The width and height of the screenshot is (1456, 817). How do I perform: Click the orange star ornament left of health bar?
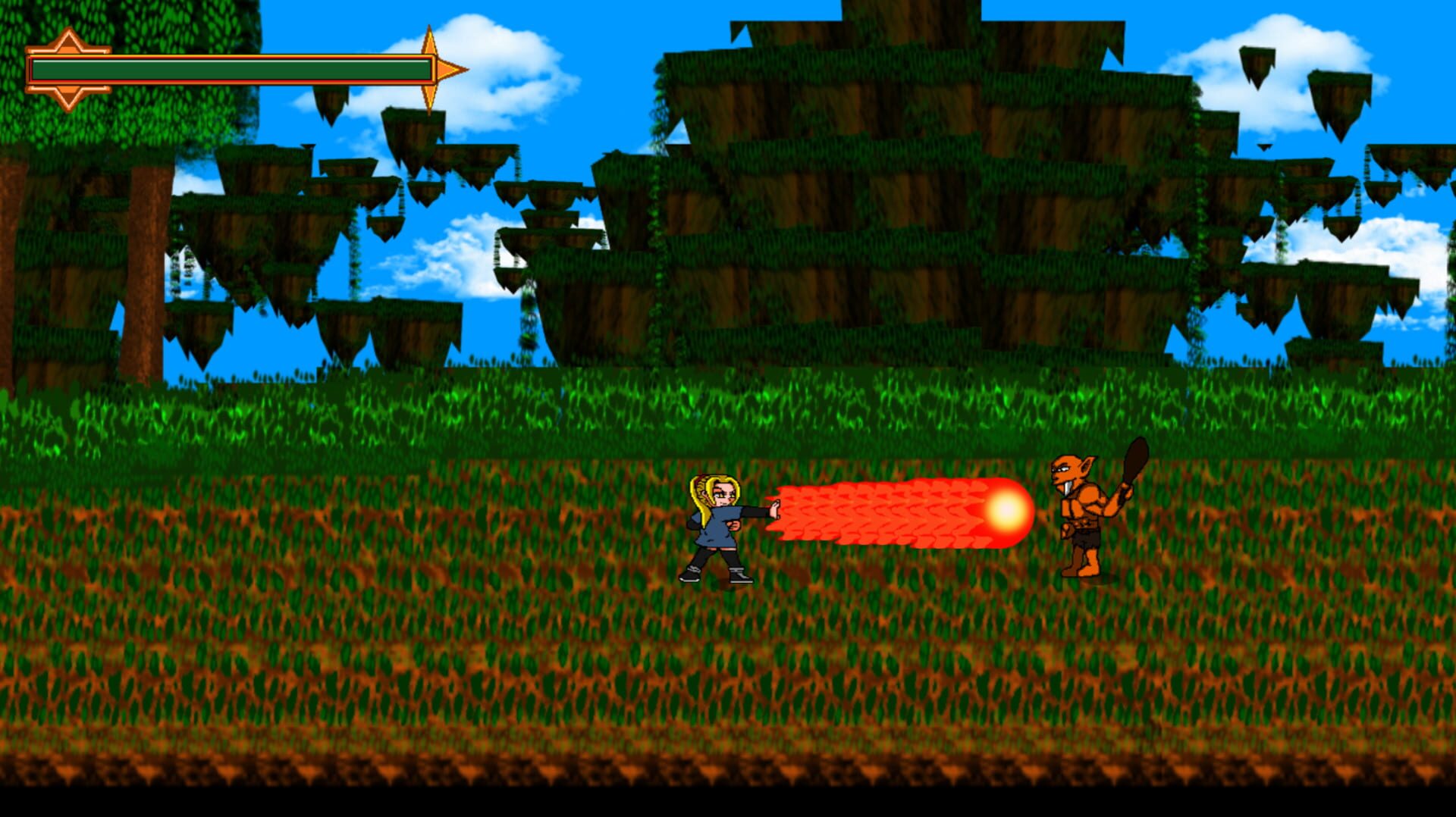click(x=68, y=70)
